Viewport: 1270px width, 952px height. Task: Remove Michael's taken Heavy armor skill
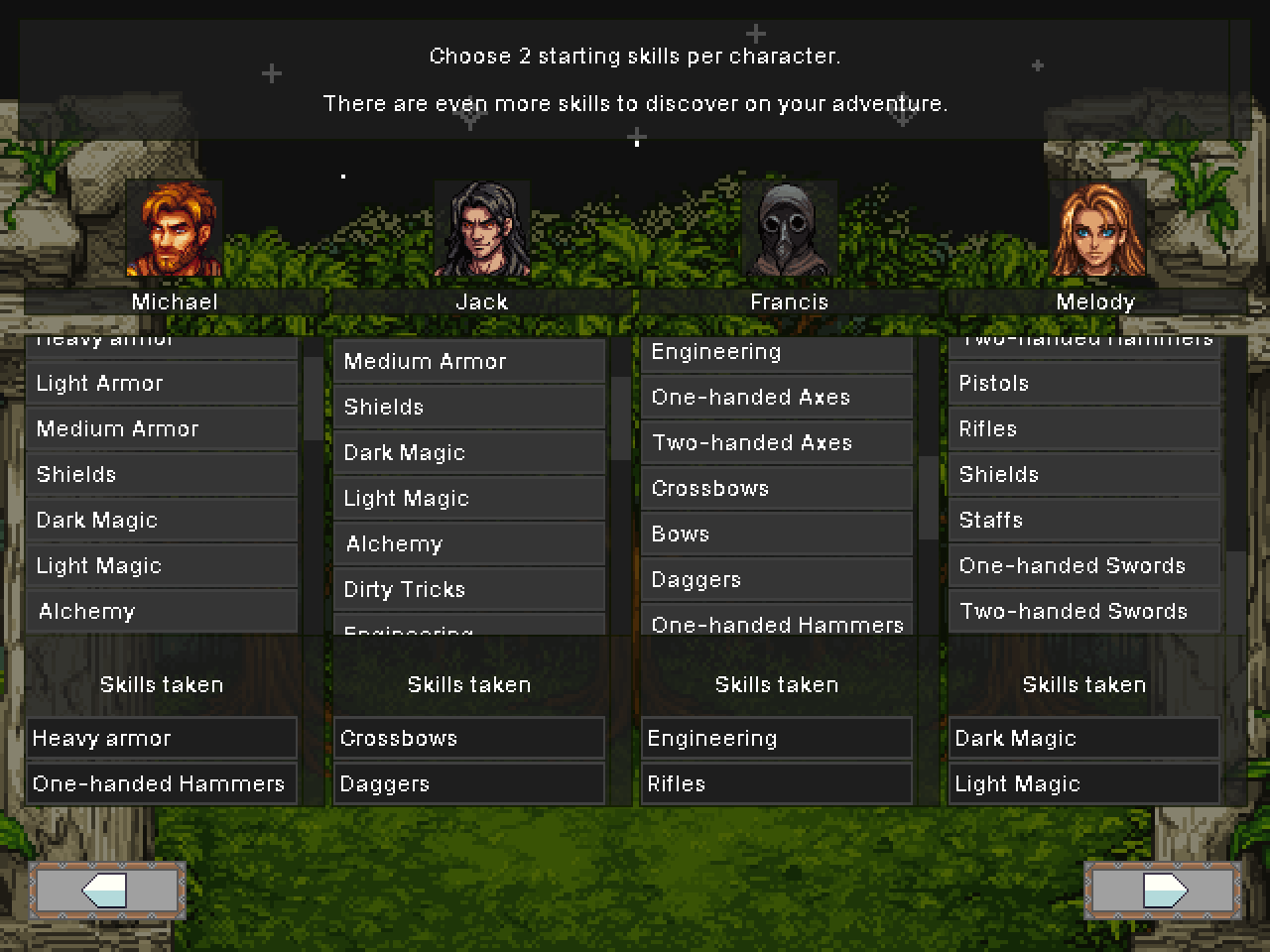[162, 739]
